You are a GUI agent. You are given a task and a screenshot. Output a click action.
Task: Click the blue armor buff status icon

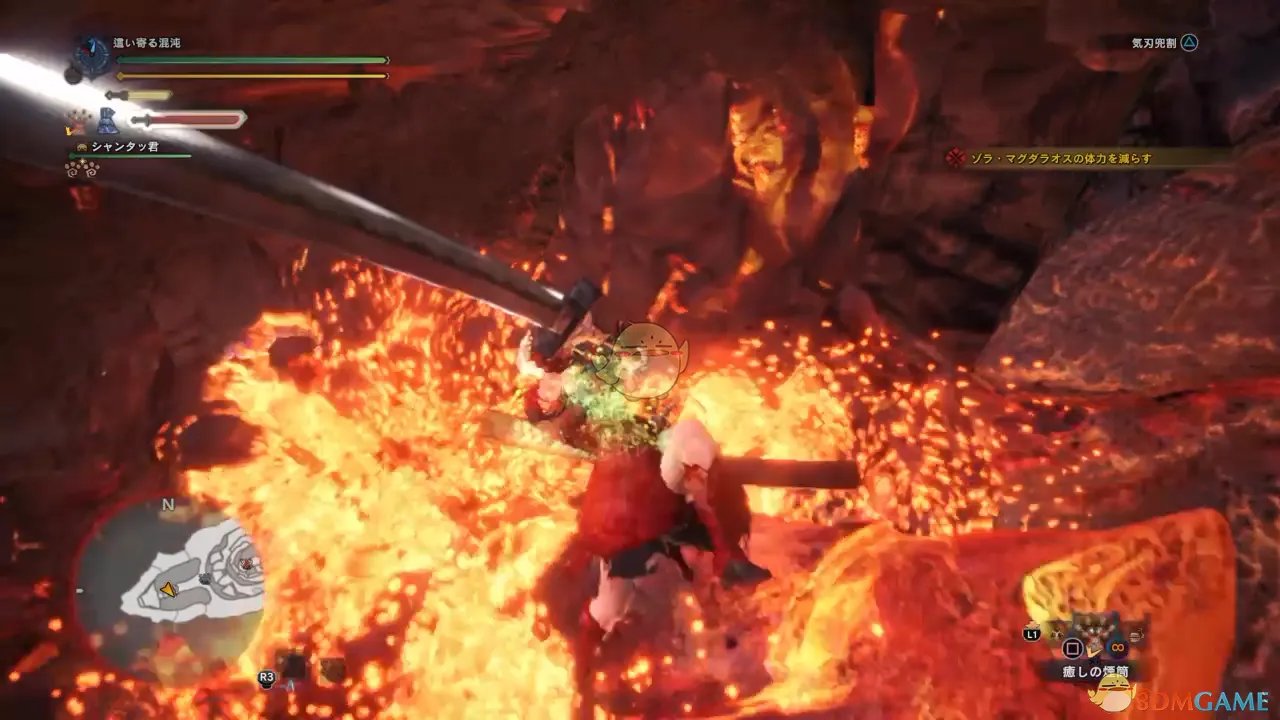point(107,122)
